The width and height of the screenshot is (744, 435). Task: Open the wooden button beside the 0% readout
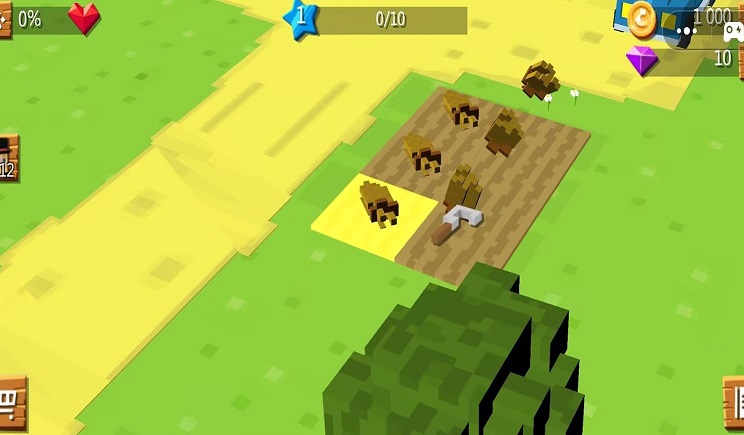4,19
